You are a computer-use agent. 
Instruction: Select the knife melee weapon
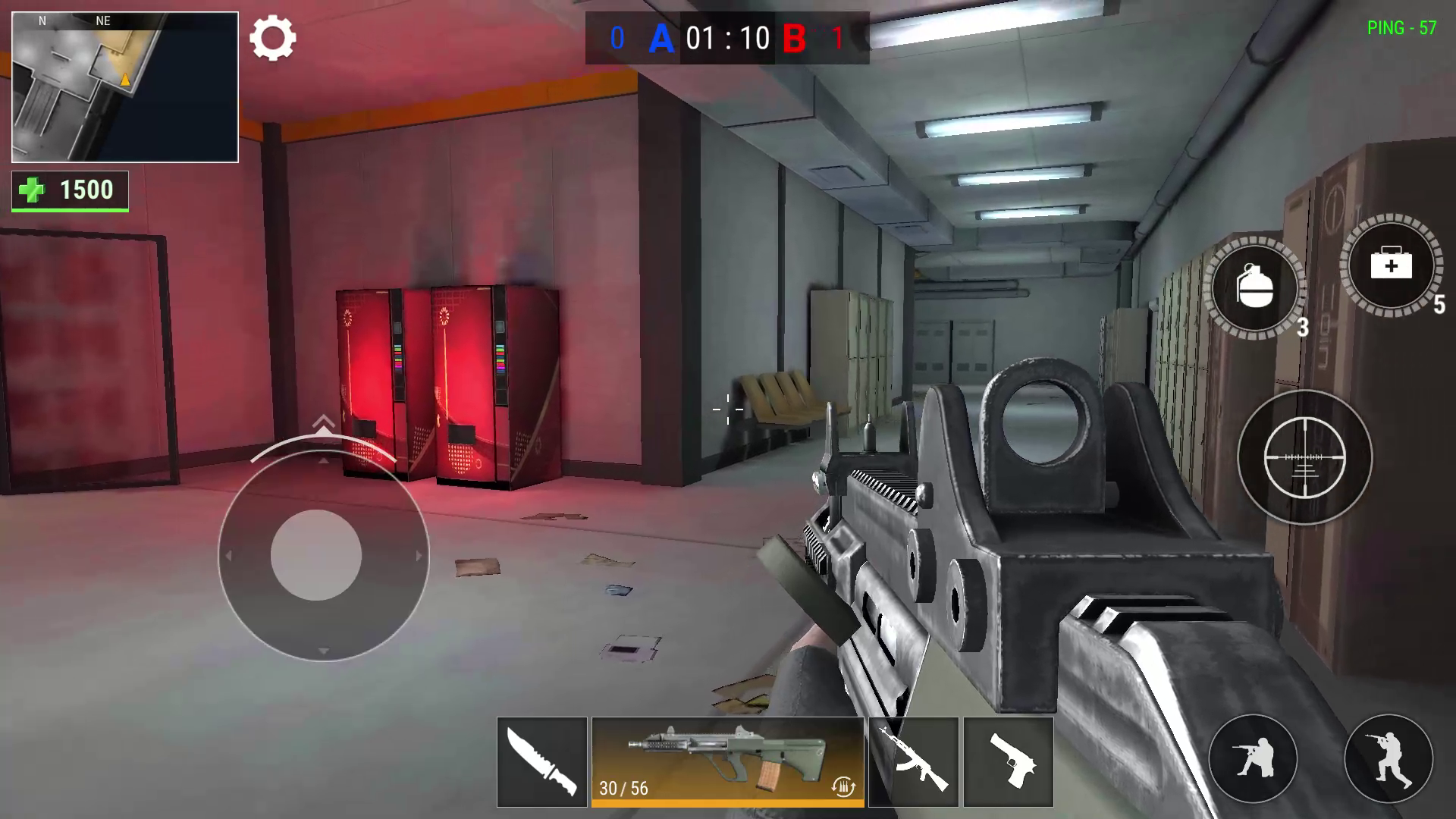541,761
